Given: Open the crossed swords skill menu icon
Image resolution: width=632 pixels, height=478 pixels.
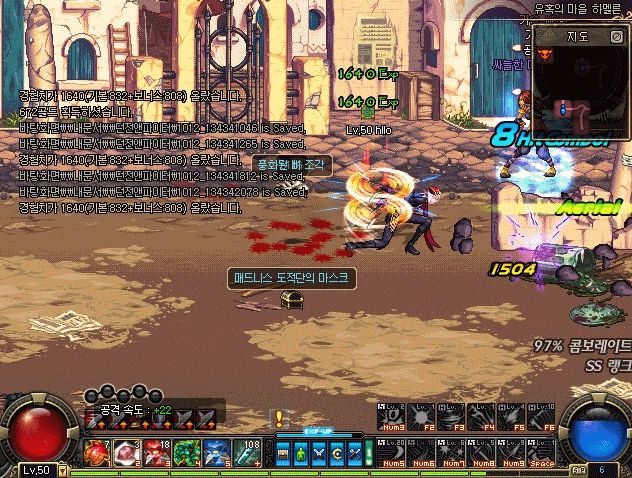Looking at the screenshot, I should click(x=319, y=453).
